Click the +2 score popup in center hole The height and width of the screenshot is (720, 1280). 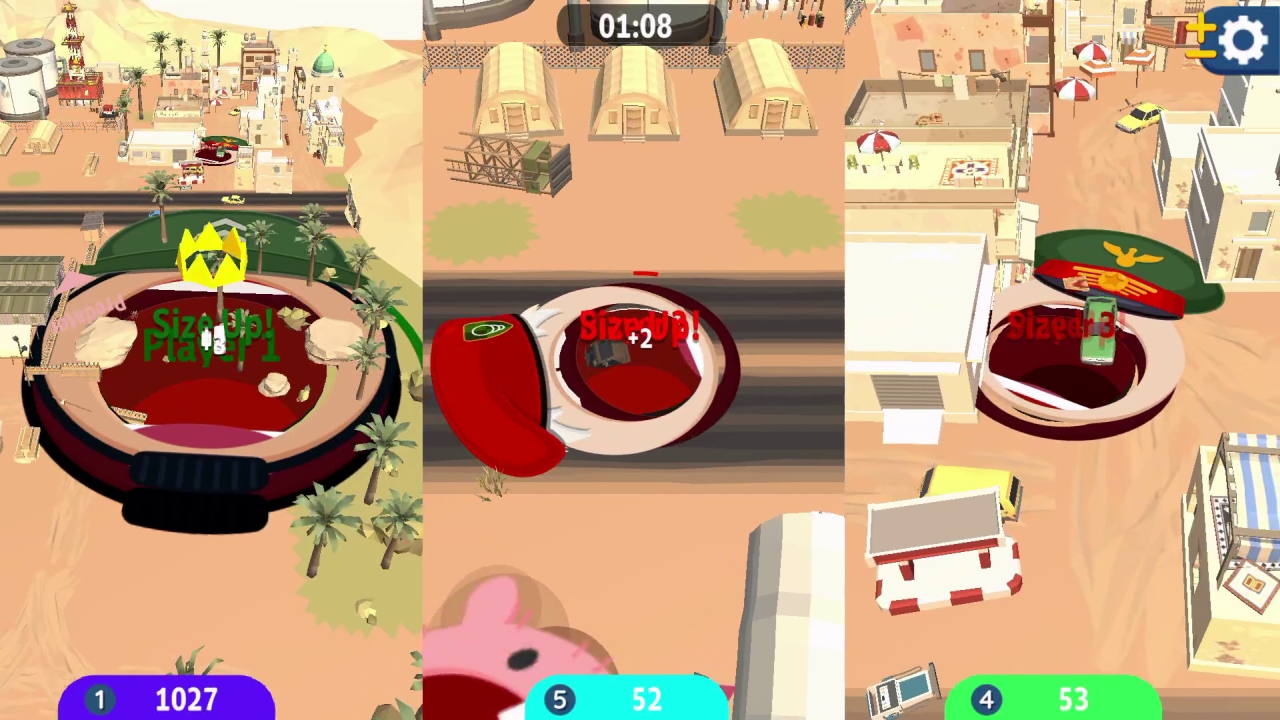tap(638, 340)
